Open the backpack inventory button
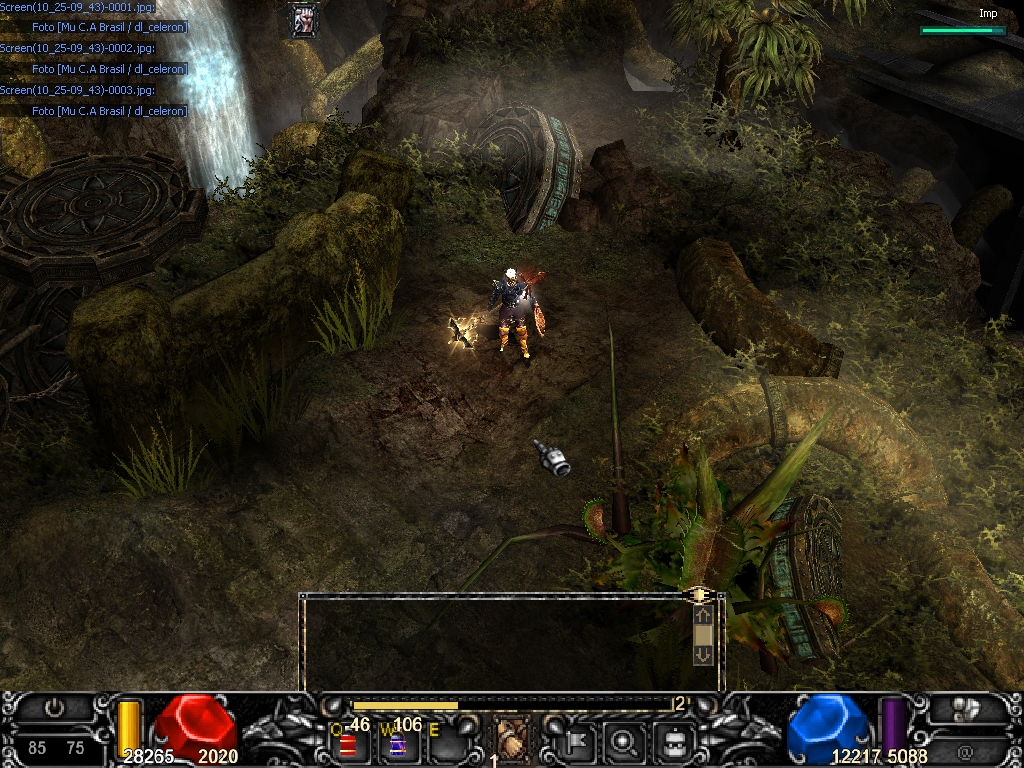1024x768 pixels. (672, 741)
